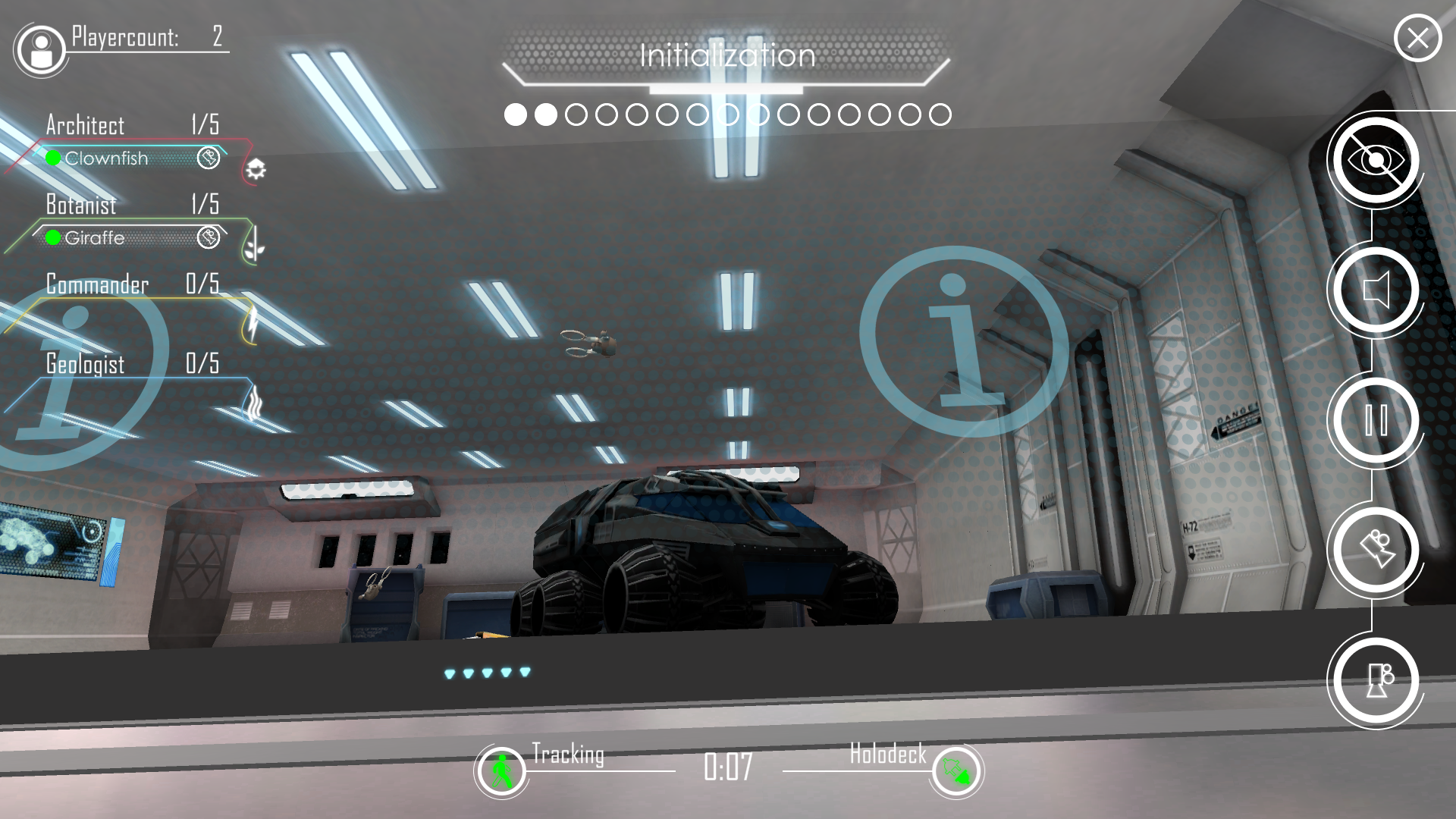Switch to the Holodeck button

point(956,771)
